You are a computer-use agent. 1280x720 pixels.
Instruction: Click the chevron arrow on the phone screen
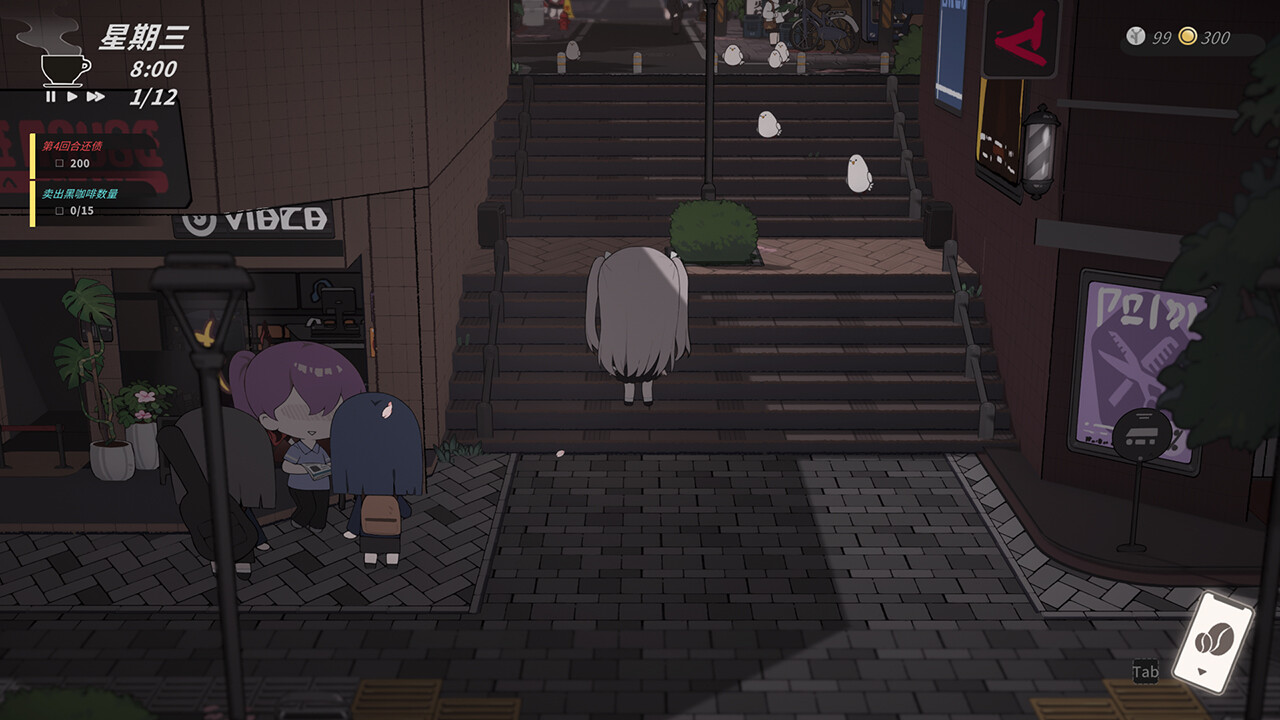(x=1201, y=671)
